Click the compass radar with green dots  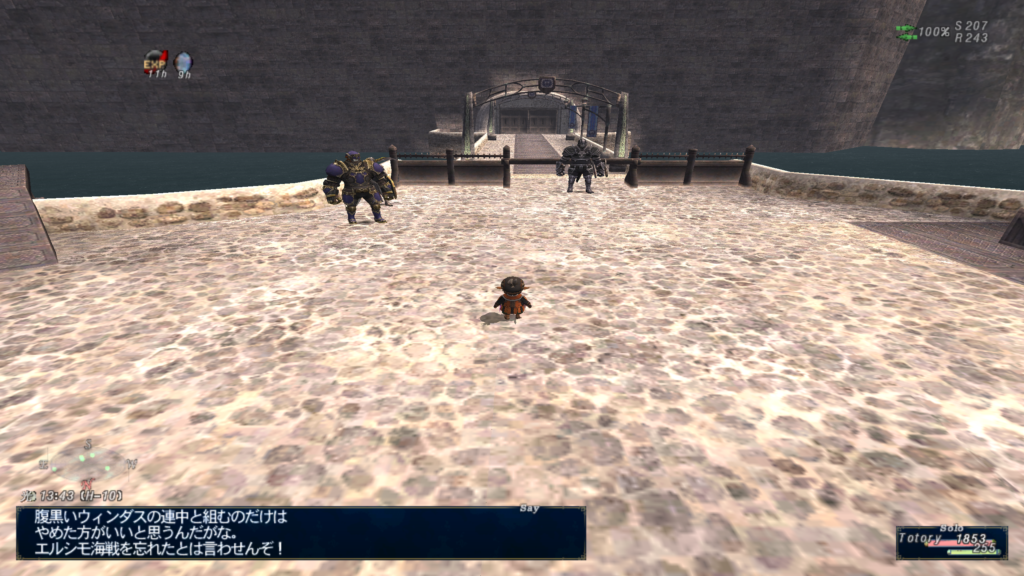pyautogui.click(x=88, y=461)
